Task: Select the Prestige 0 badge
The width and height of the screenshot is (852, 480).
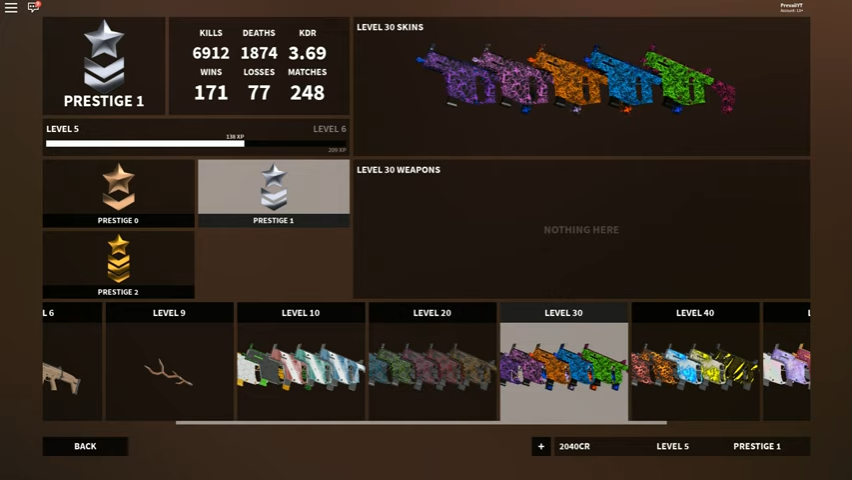Action: point(118,193)
